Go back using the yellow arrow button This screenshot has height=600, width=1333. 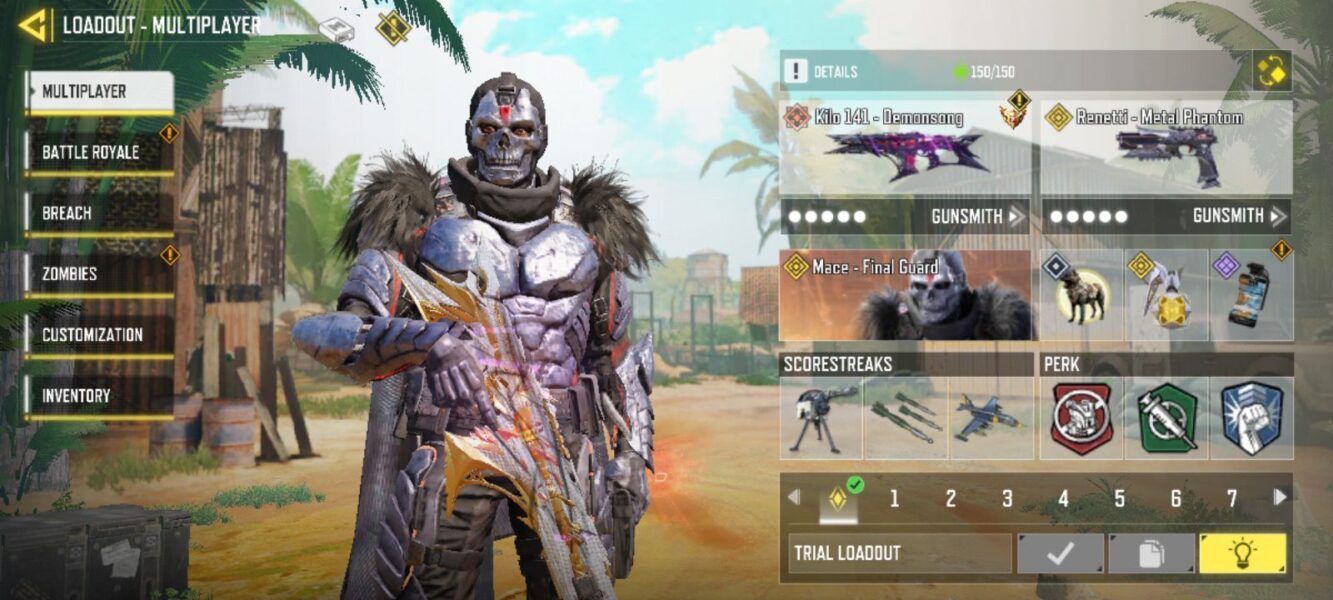point(33,26)
